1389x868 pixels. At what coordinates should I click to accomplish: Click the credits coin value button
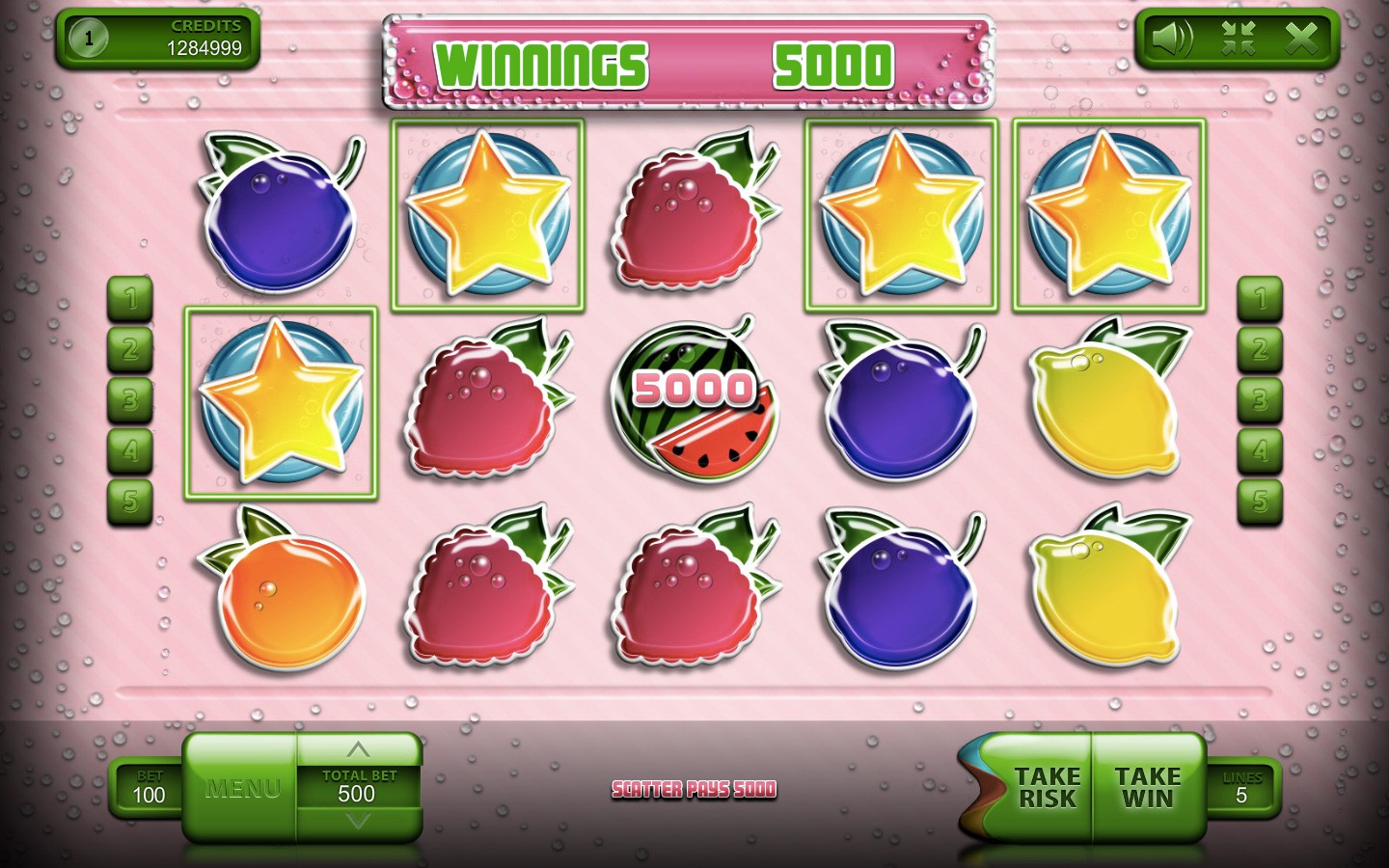pos(90,39)
